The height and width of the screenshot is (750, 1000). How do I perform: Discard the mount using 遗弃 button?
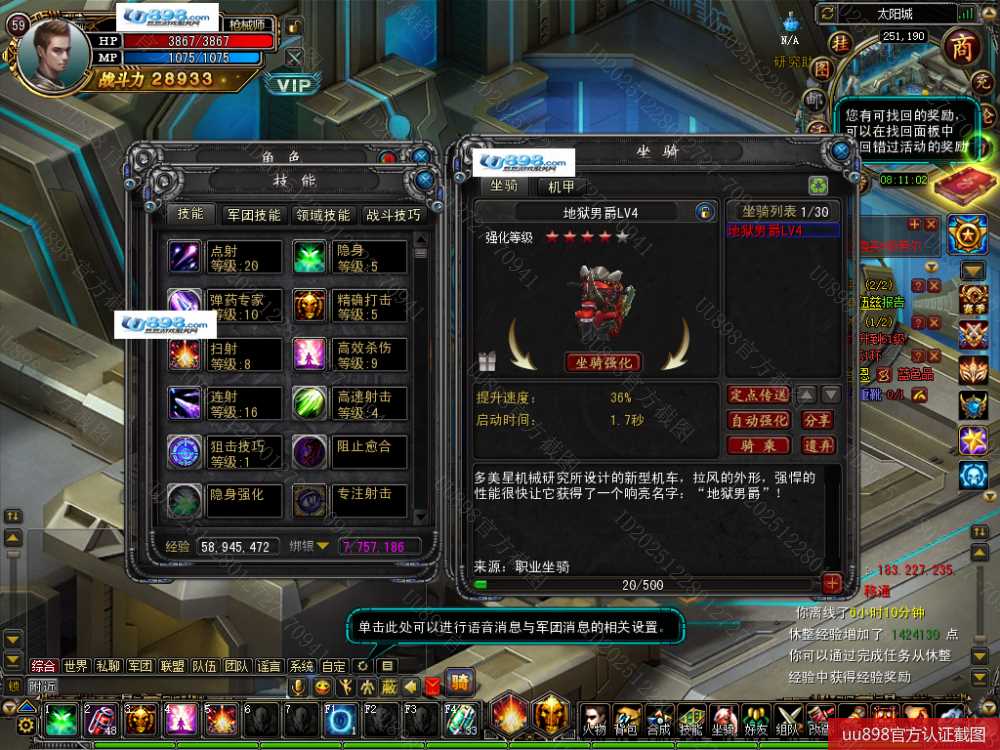click(817, 446)
